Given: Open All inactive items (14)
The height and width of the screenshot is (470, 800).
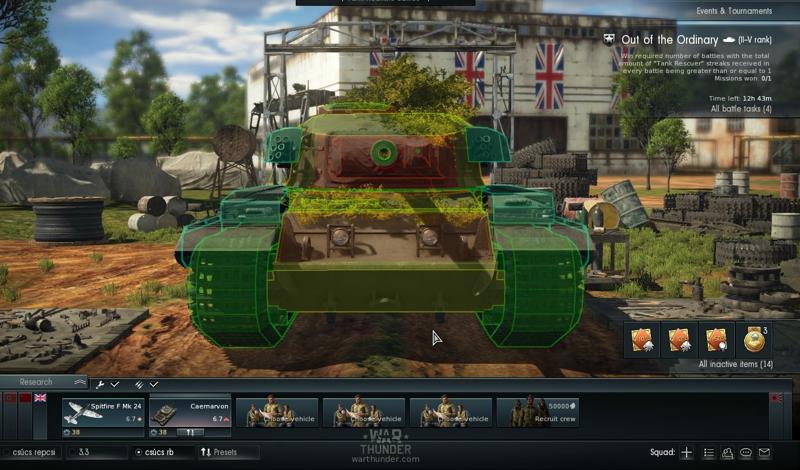Looking at the screenshot, I should pos(735,364).
